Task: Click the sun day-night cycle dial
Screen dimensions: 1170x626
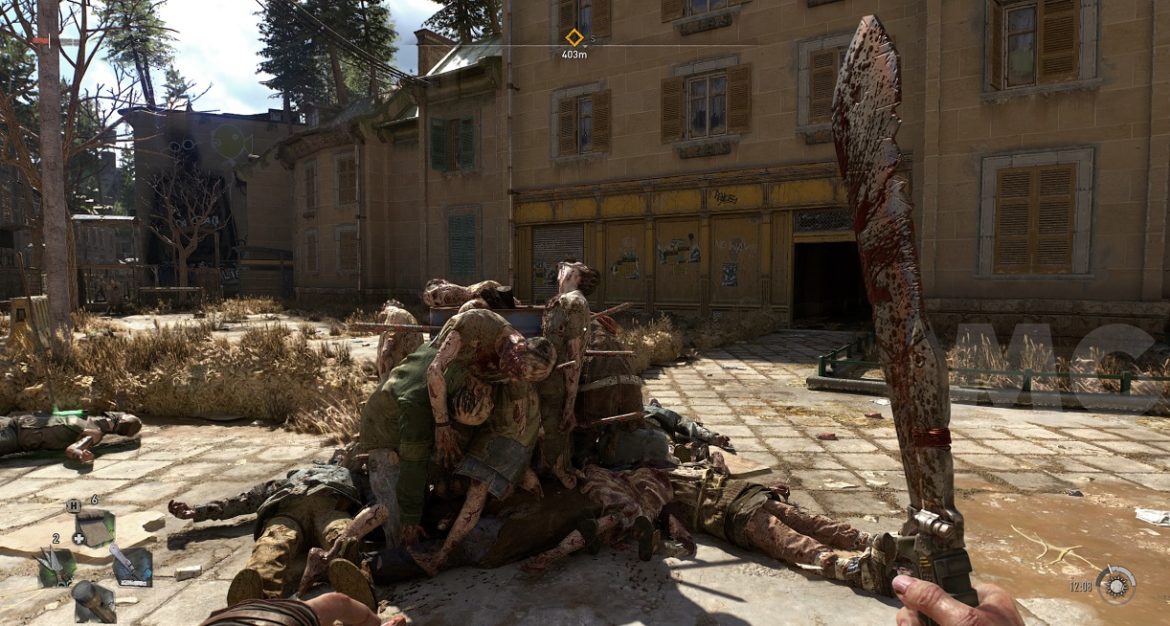Action: point(1115,585)
